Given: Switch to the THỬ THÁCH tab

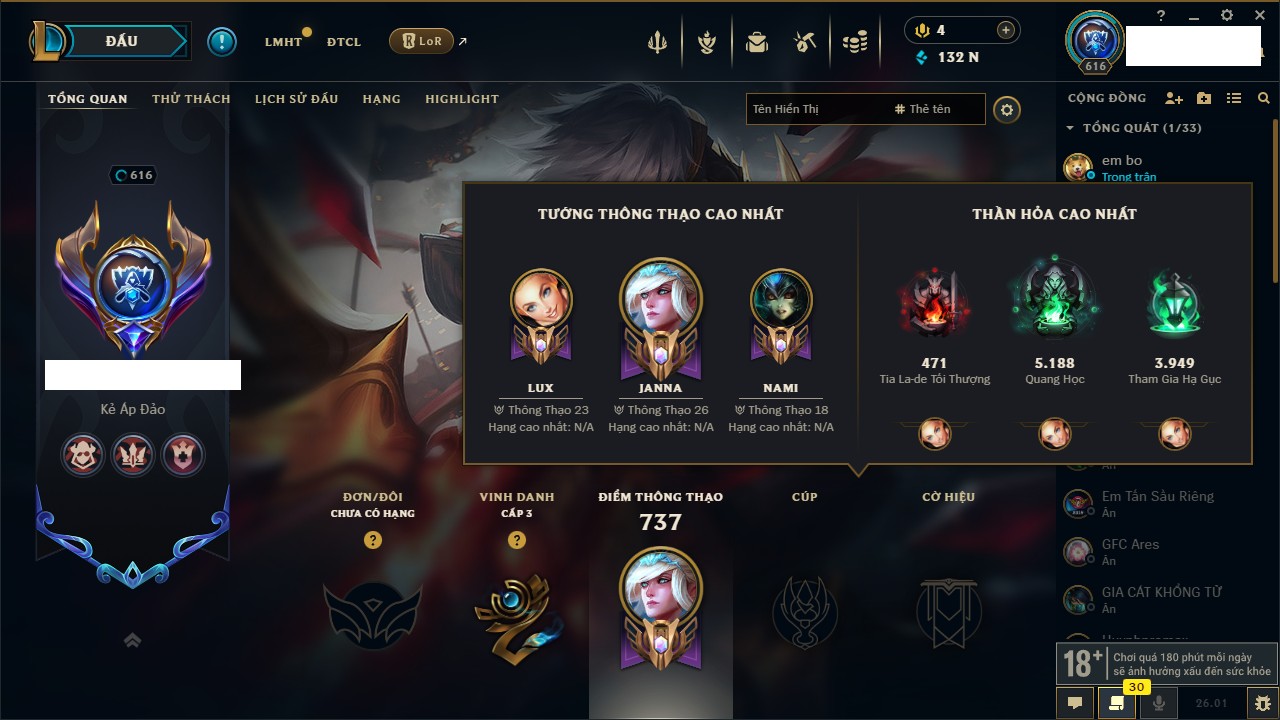Looking at the screenshot, I should 191,99.
